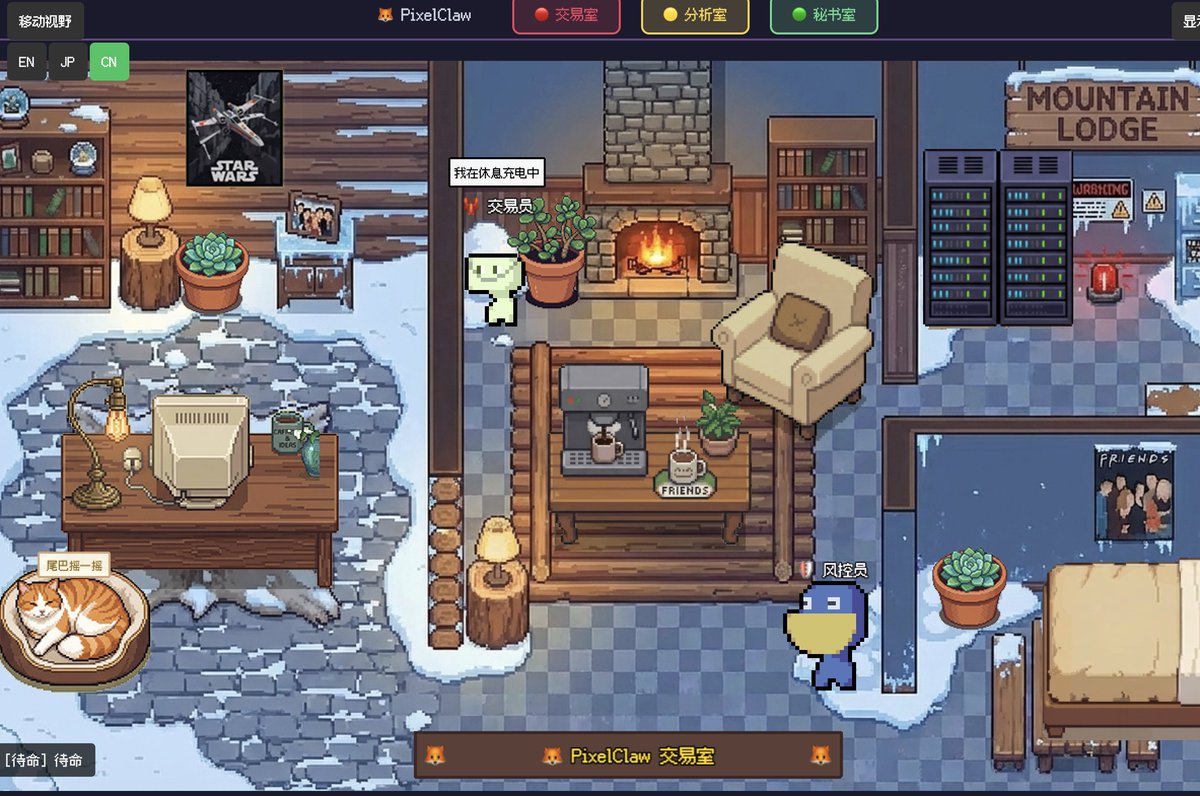This screenshot has width=1200, height=796.
Task: Go to the 秘书室 tab
Action: tap(824, 16)
